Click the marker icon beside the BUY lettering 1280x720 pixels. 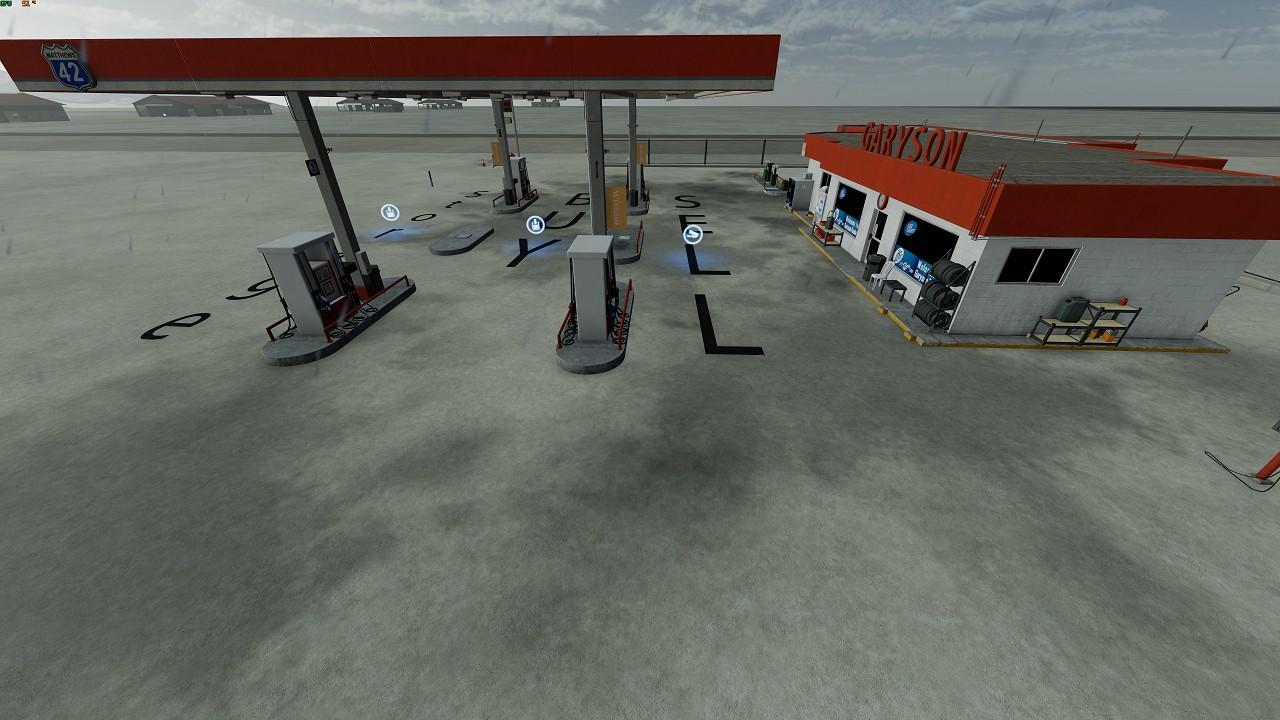536,224
